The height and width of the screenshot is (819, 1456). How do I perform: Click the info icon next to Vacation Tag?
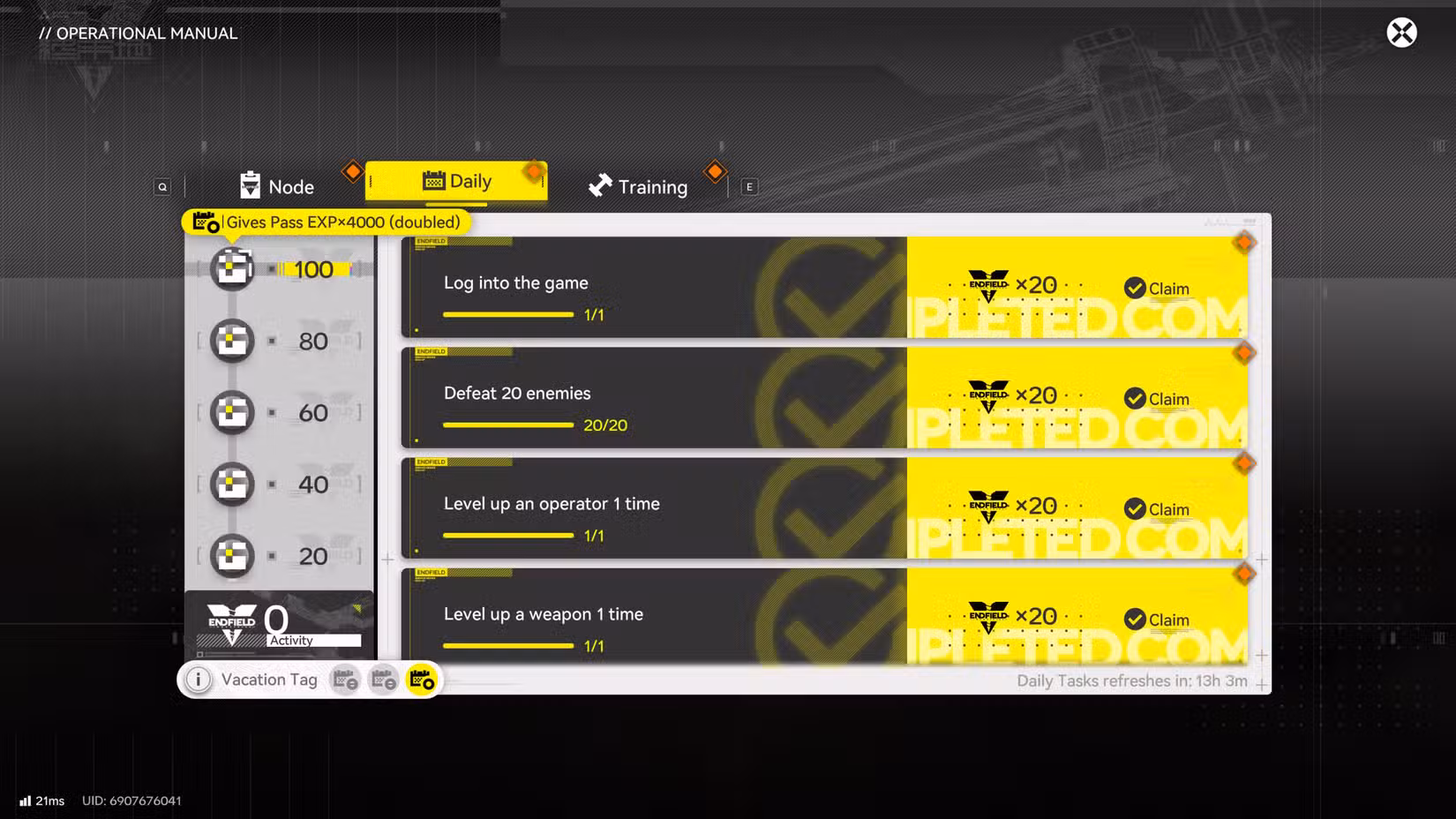click(x=198, y=680)
